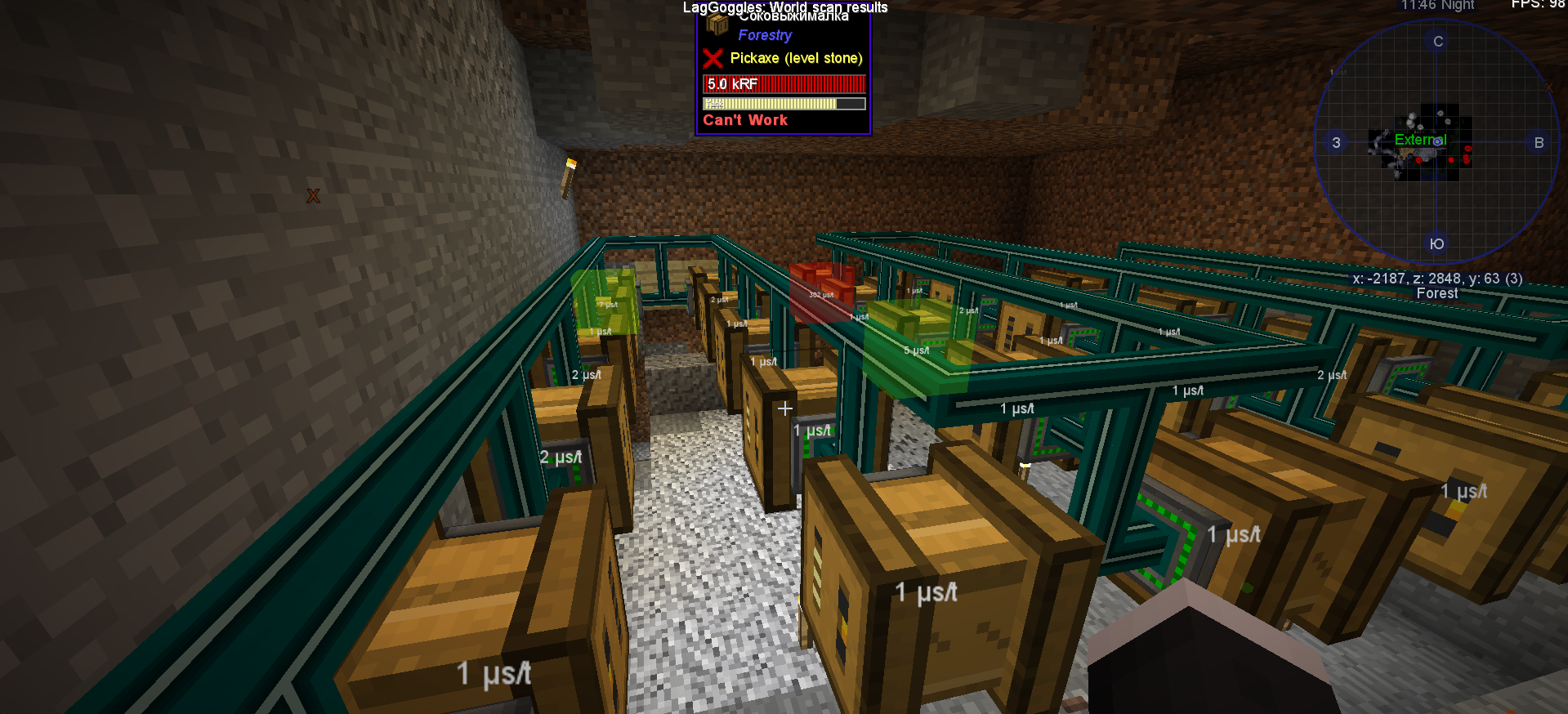The width and height of the screenshot is (1568, 714).
Task: Click the В east marker on minimap
Action: 1539,142
